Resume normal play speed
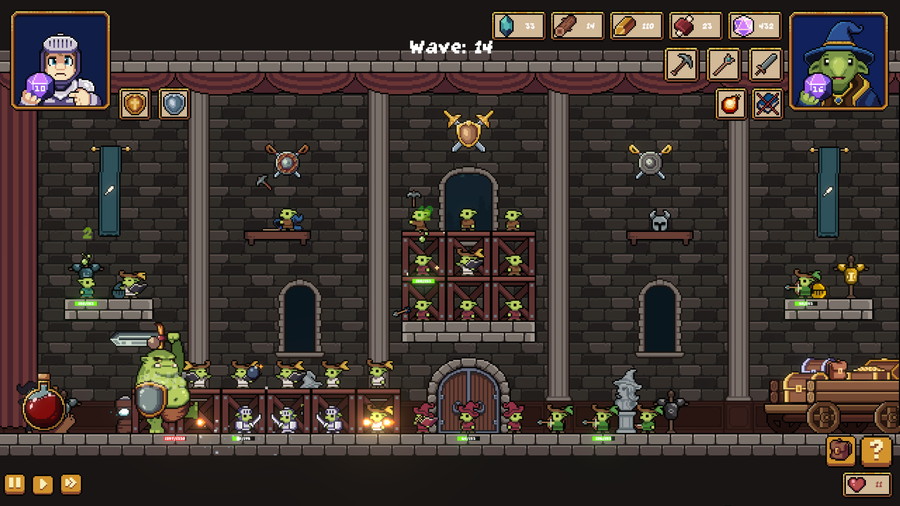Image resolution: width=900 pixels, height=506 pixels. pos(43,484)
